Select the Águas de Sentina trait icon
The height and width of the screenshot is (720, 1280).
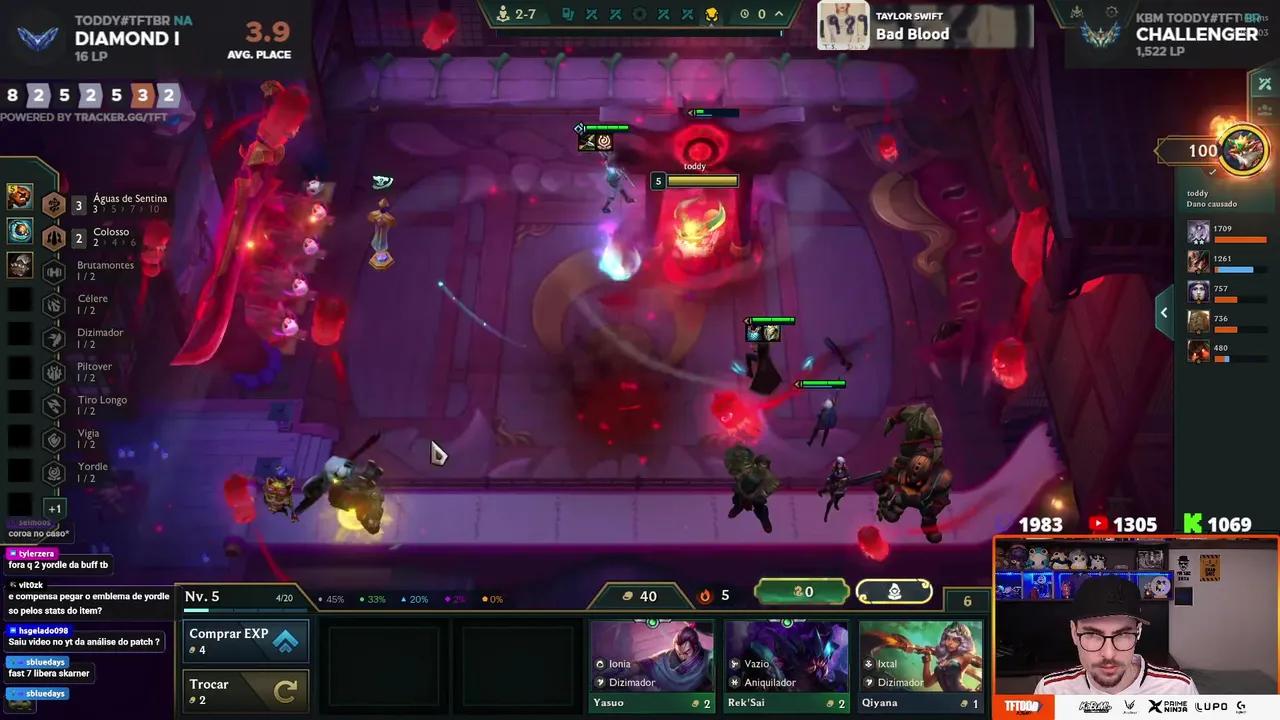click(x=54, y=204)
